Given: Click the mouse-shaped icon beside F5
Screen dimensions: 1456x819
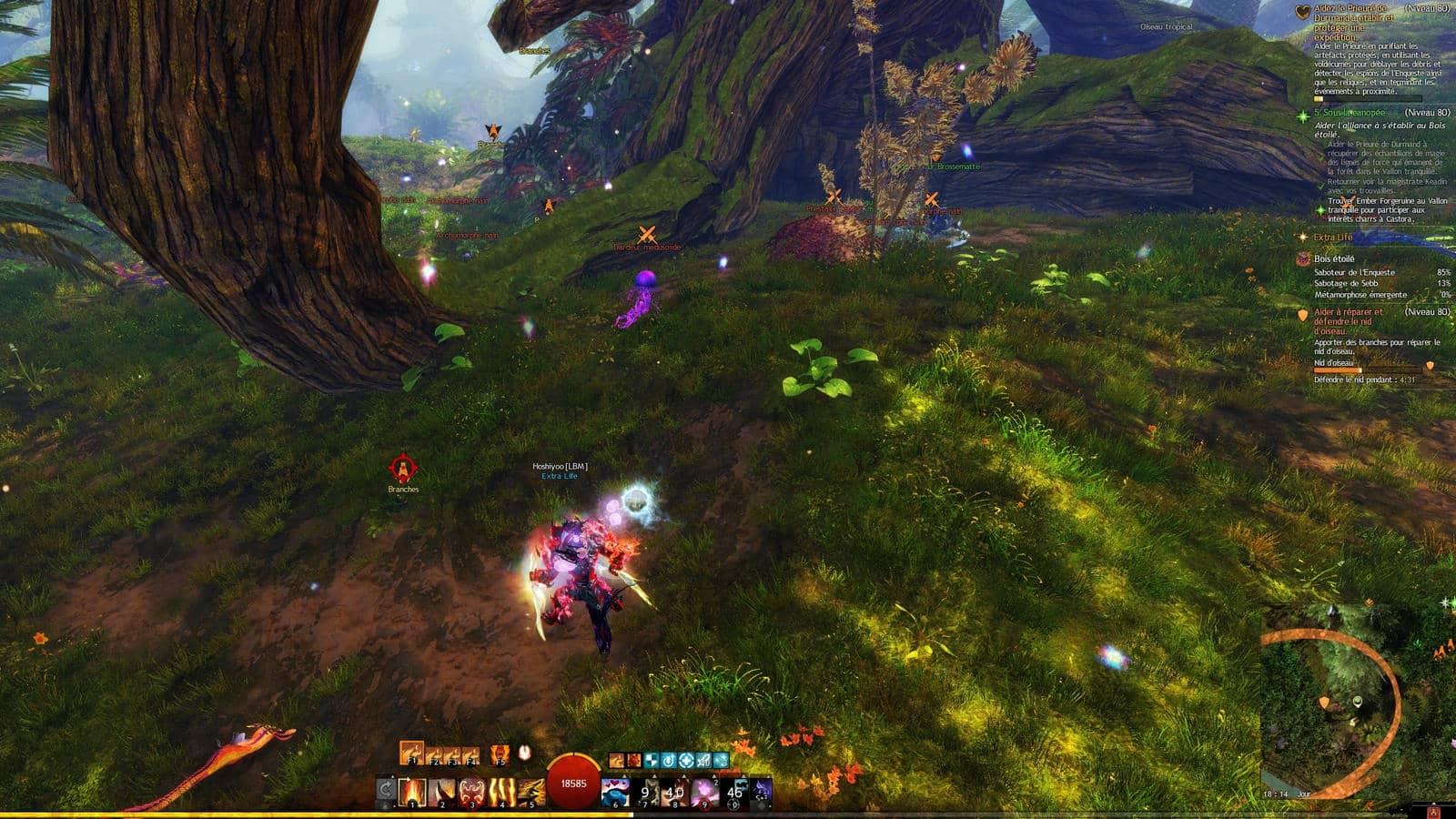Looking at the screenshot, I should click(524, 753).
